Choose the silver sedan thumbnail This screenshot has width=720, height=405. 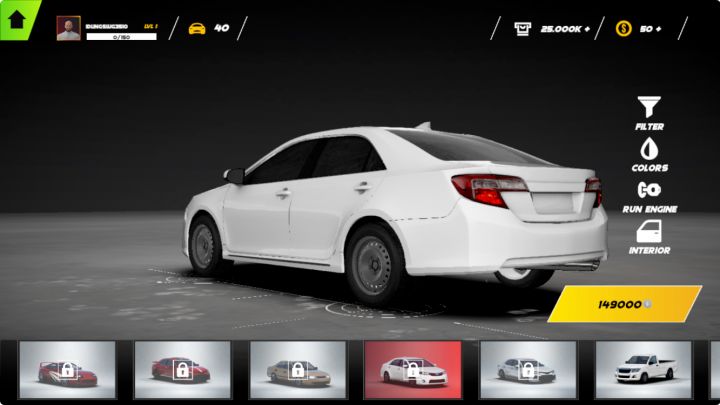(527, 370)
